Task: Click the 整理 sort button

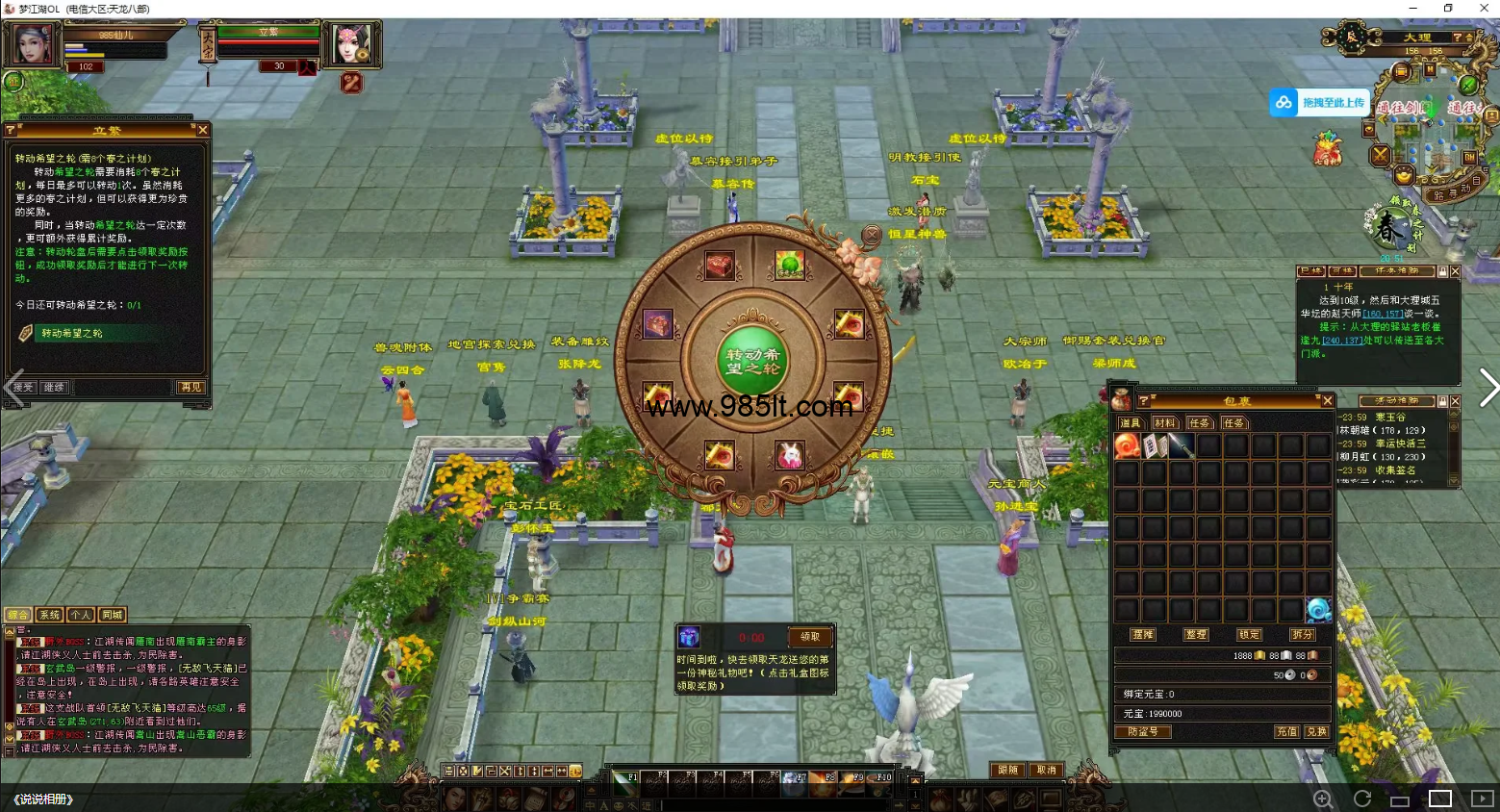Action: [x=1196, y=634]
